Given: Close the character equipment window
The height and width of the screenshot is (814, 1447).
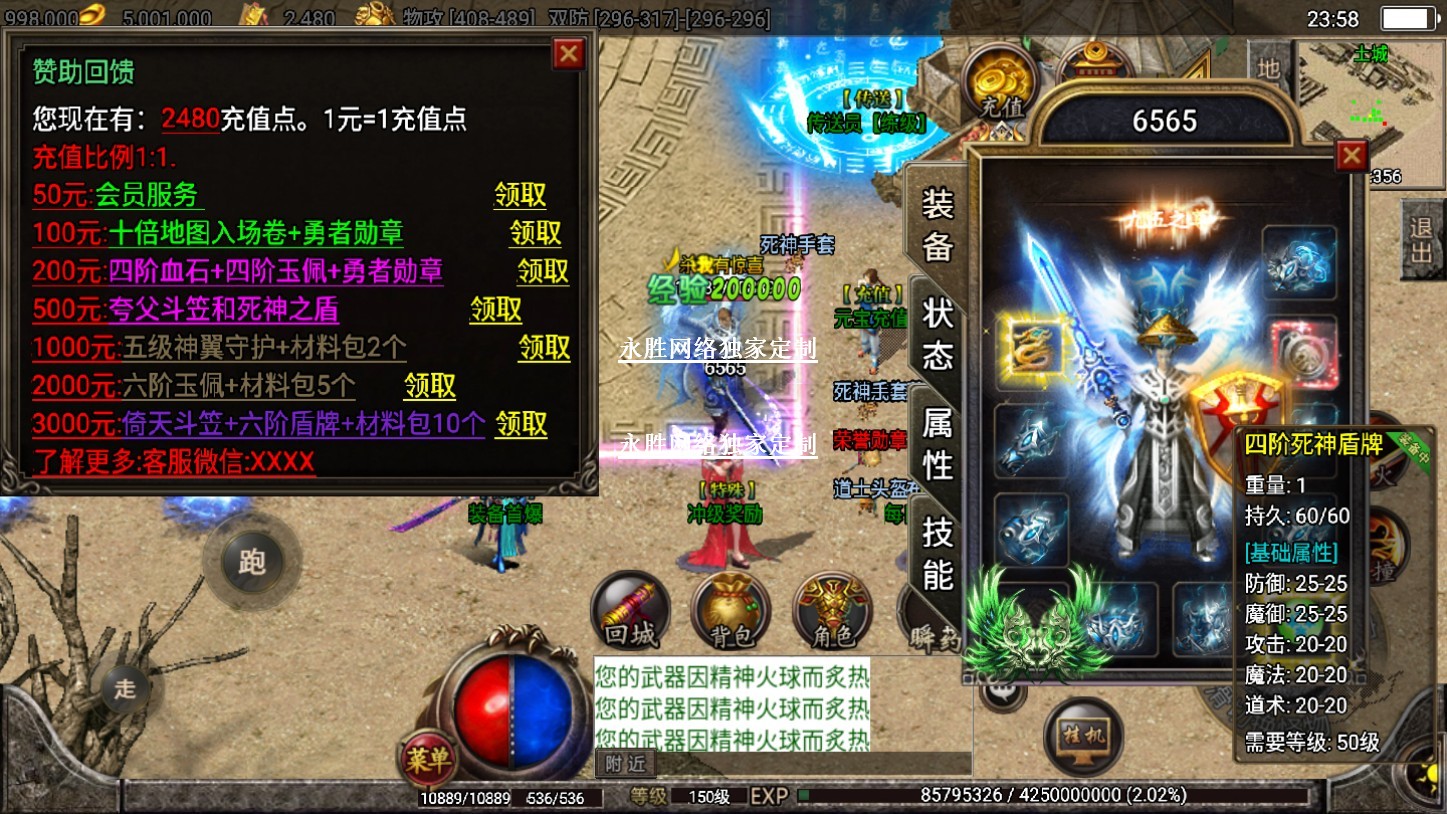Looking at the screenshot, I should click(x=1352, y=156).
